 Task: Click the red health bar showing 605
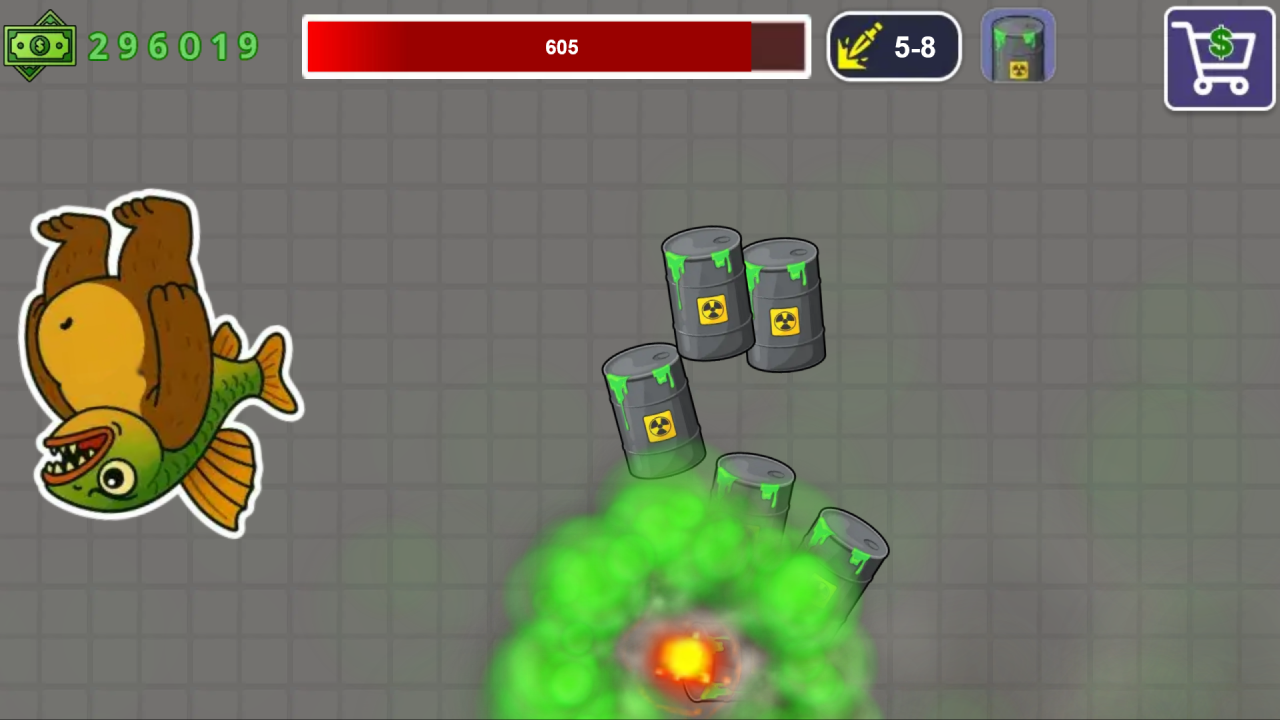(556, 46)
